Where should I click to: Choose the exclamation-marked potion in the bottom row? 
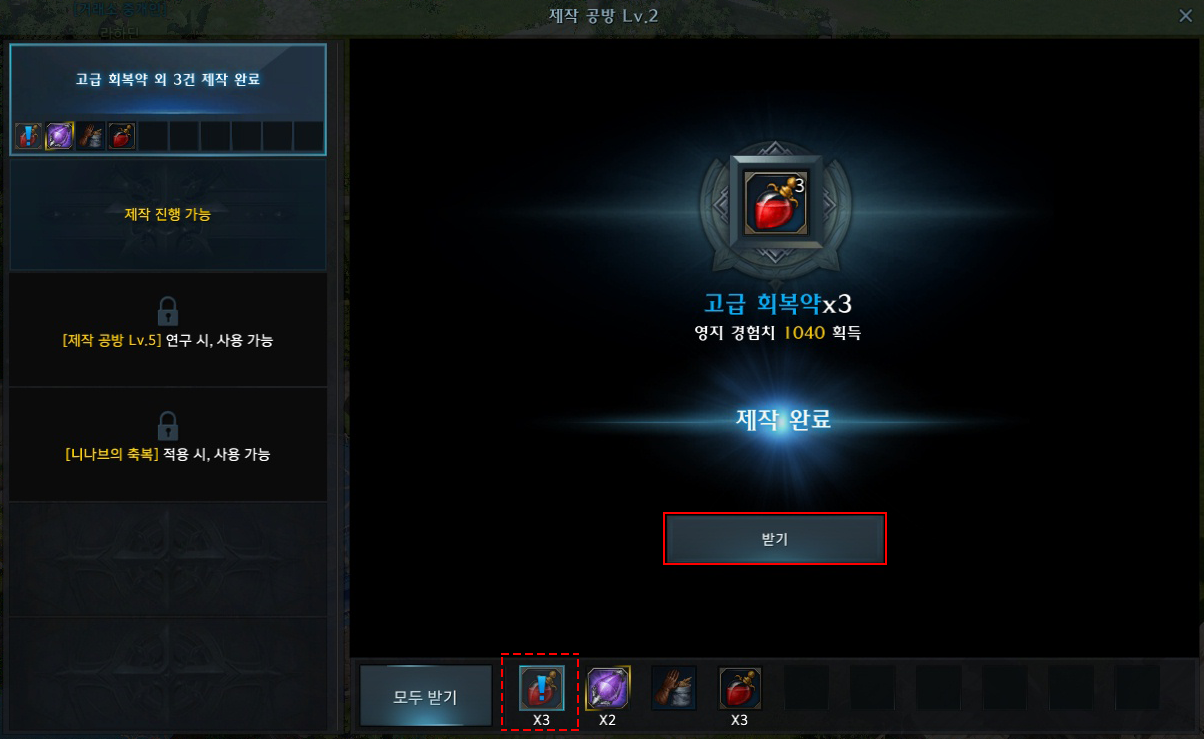[x=541, y=688]
